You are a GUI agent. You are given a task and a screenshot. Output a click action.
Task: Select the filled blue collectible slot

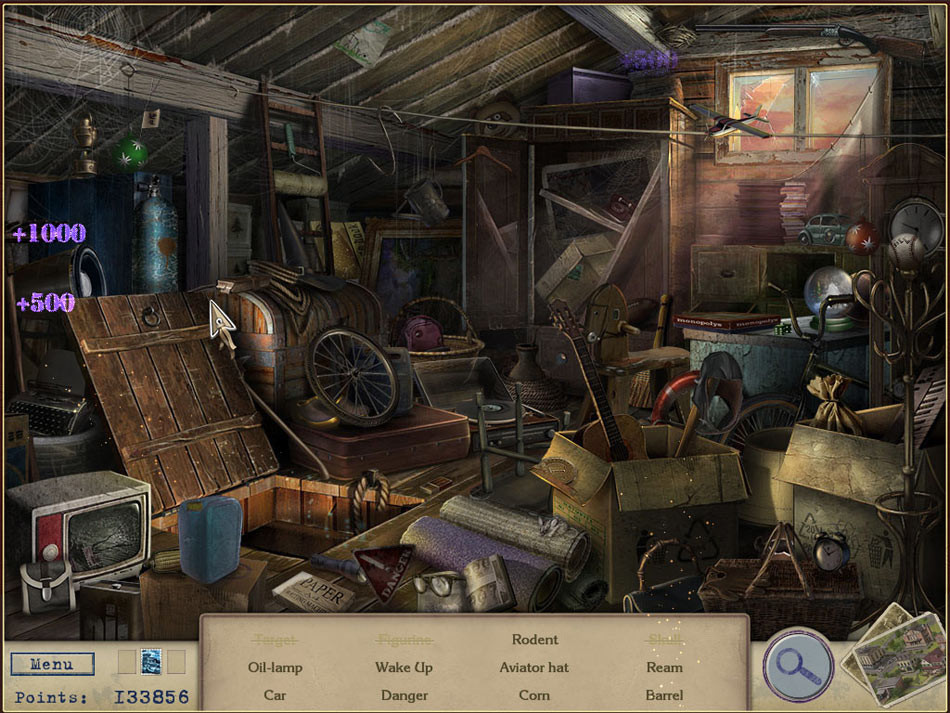pyautogui.click(x=151, y=661)
